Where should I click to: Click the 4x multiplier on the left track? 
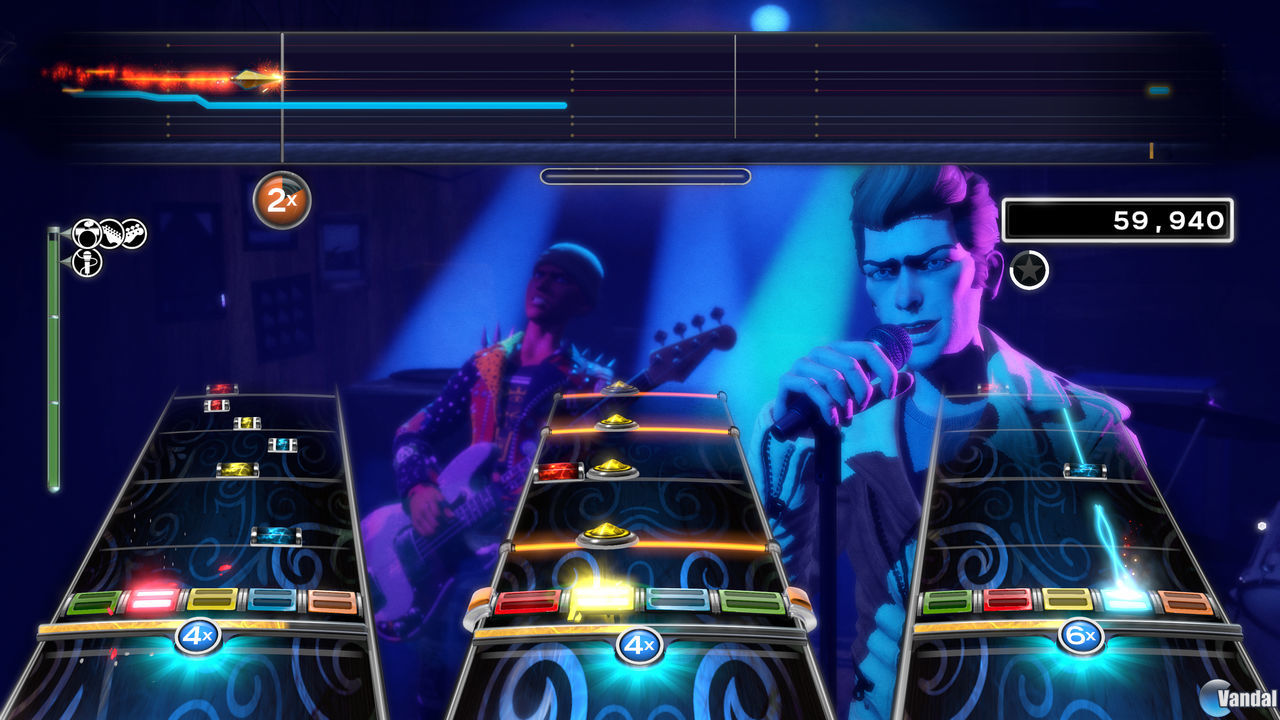tap(198, 635)
